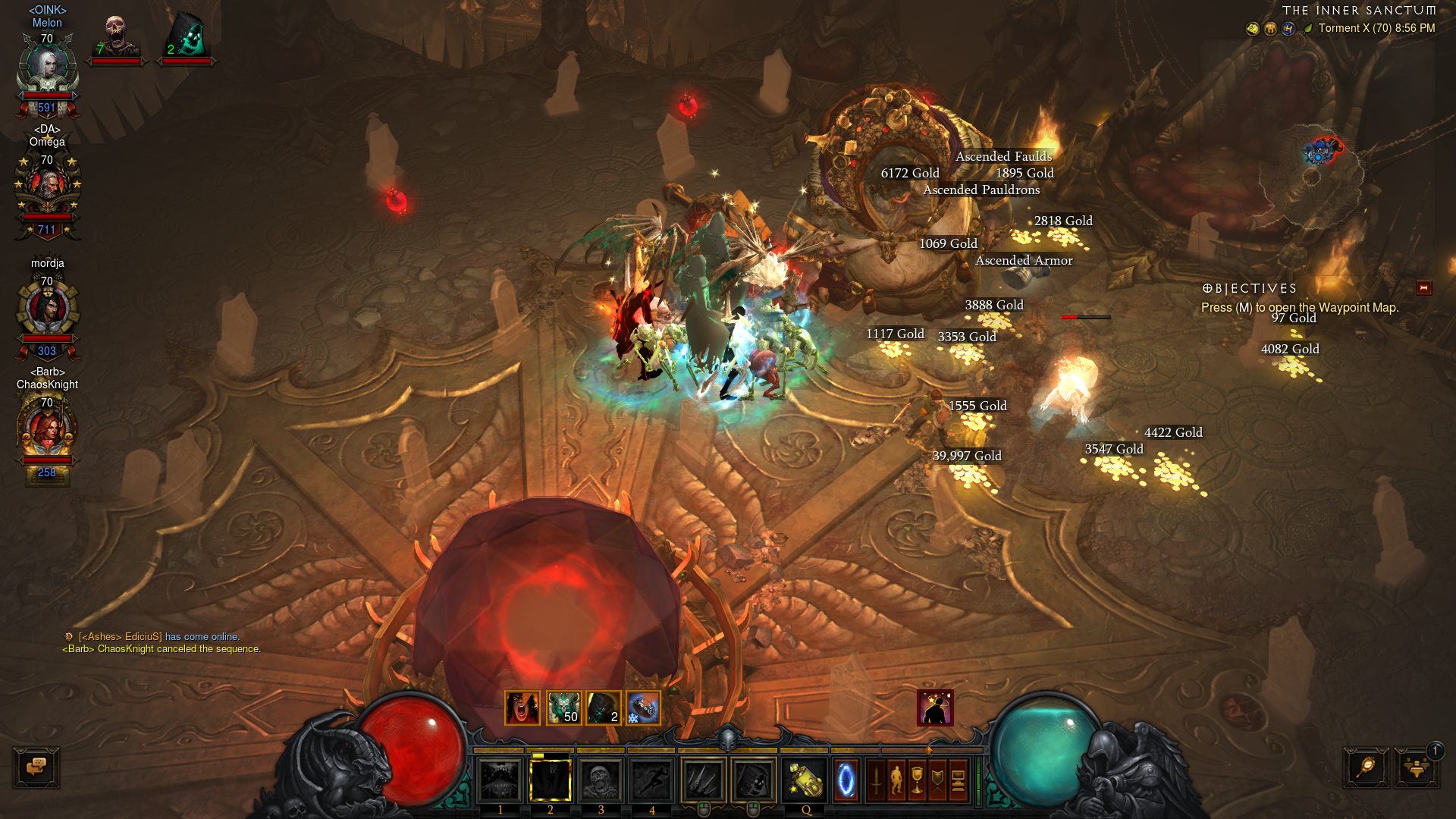Collapse the Objectives tracker panel

click(1423, 288)
